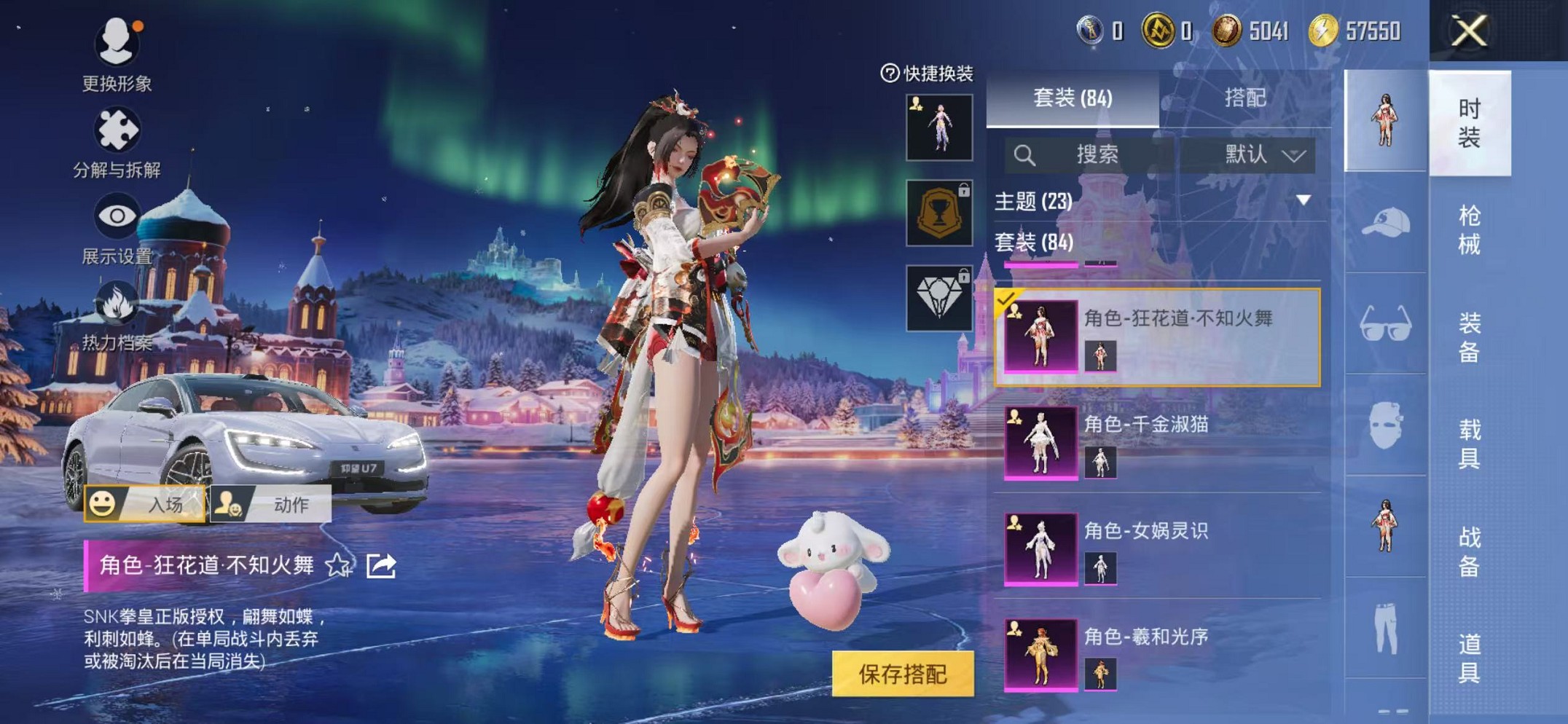Choose the 角色-羲和光序 outfit

coord(1157,654)
